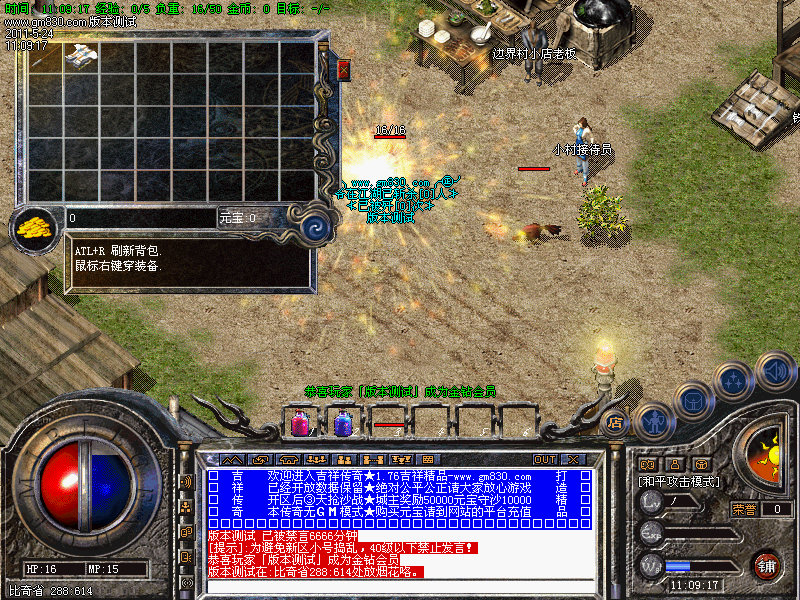The height and width of the screenshot is (600, 800).
Task: Select the white armor item in bag
Action: click(x=79, y=56)
